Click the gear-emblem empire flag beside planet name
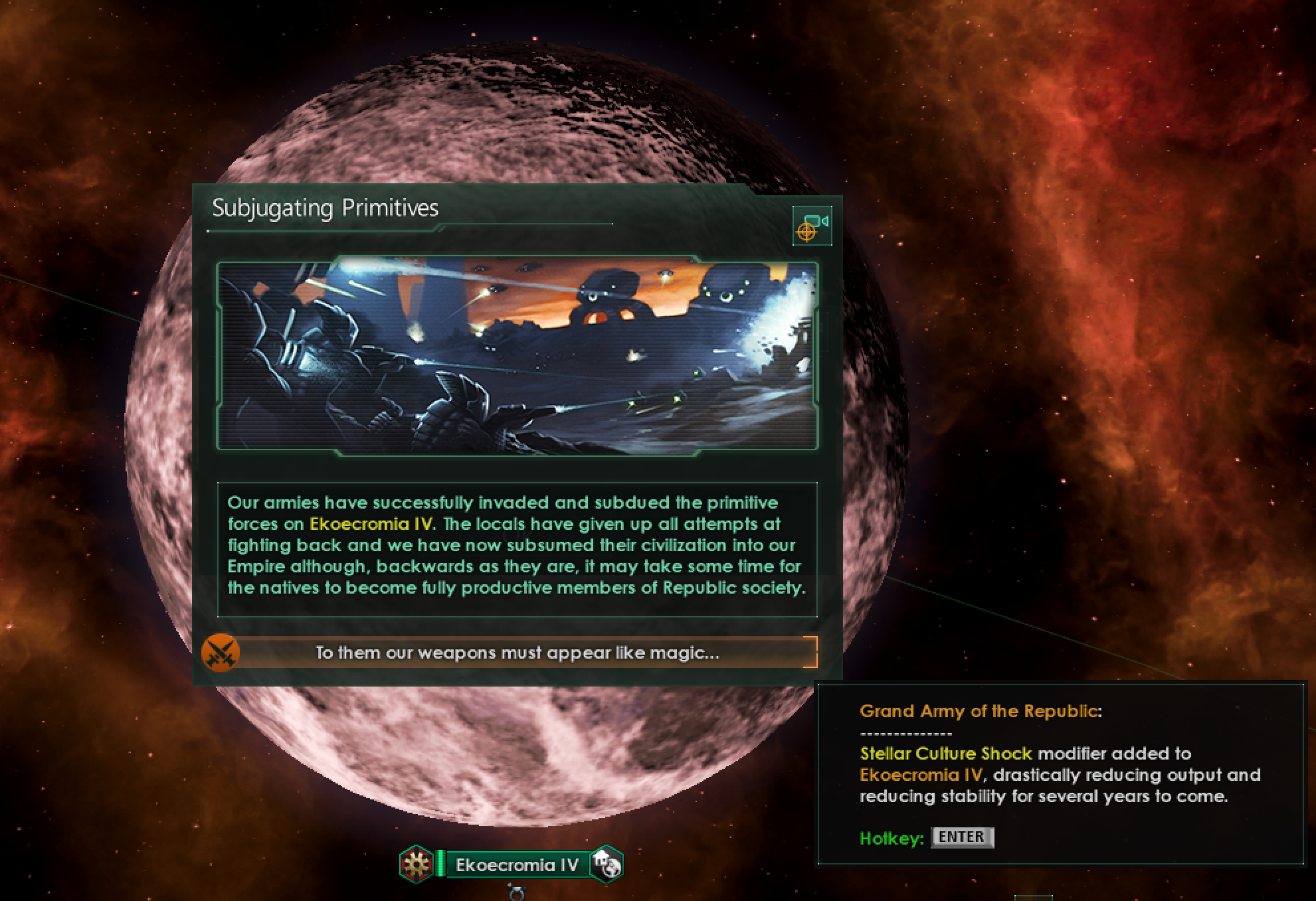Image resolution: width=1316 pixels, height=901 pixels. click(x=417, y=863)
